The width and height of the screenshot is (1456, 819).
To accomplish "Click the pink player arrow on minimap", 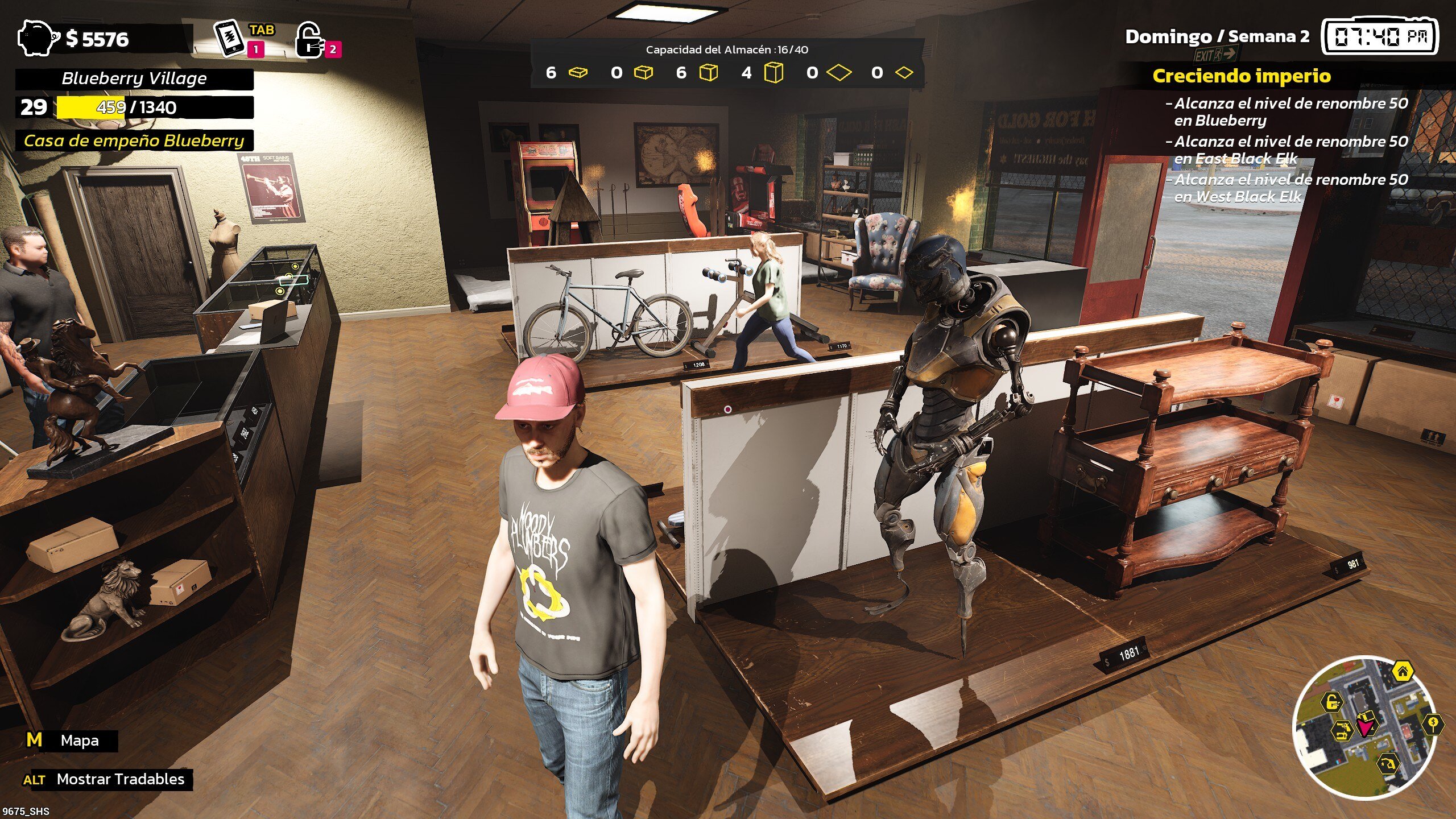I will click(1366, 727).
